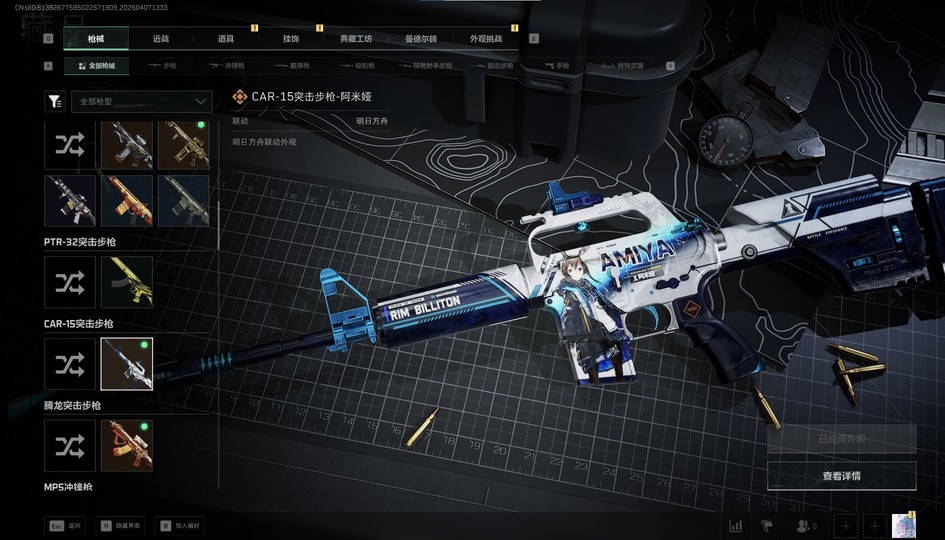
Task: Select the 全部枪械 all firearms filter
Action: tap(96, 66)
